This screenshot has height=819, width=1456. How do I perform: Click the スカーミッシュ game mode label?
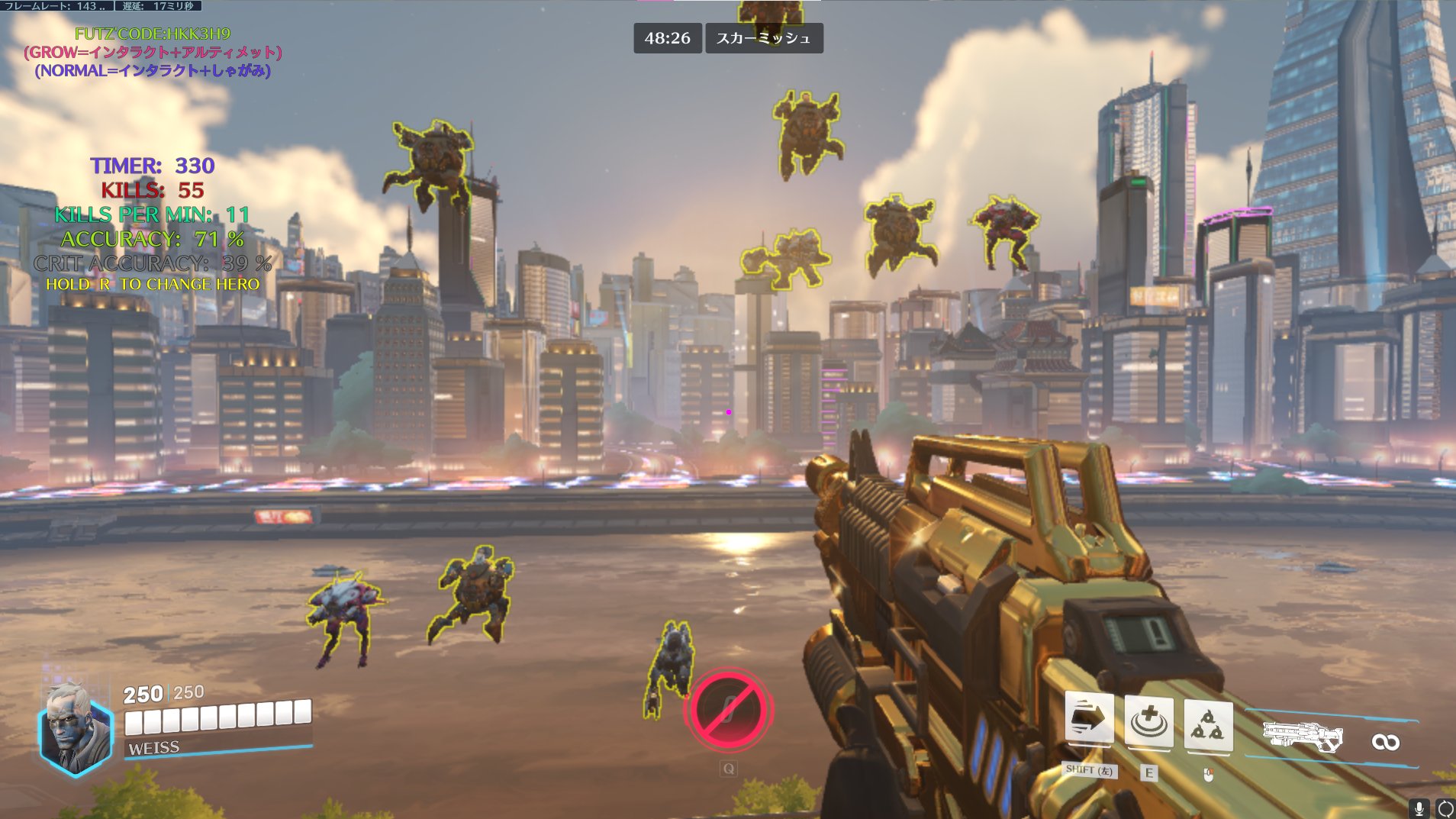click(763, 38)
